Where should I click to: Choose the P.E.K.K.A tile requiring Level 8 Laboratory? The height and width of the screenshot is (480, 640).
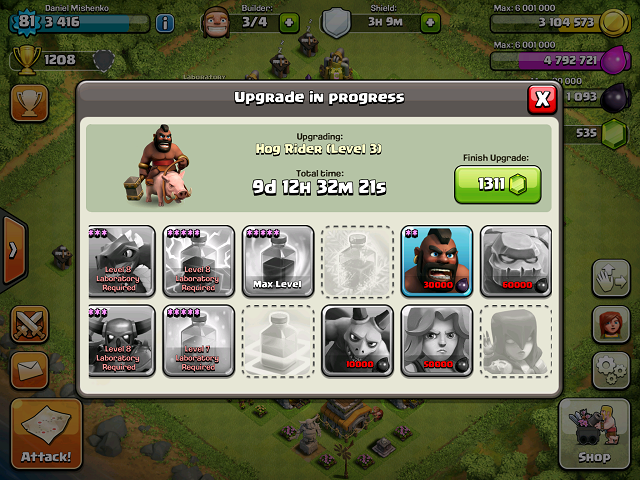122,340
